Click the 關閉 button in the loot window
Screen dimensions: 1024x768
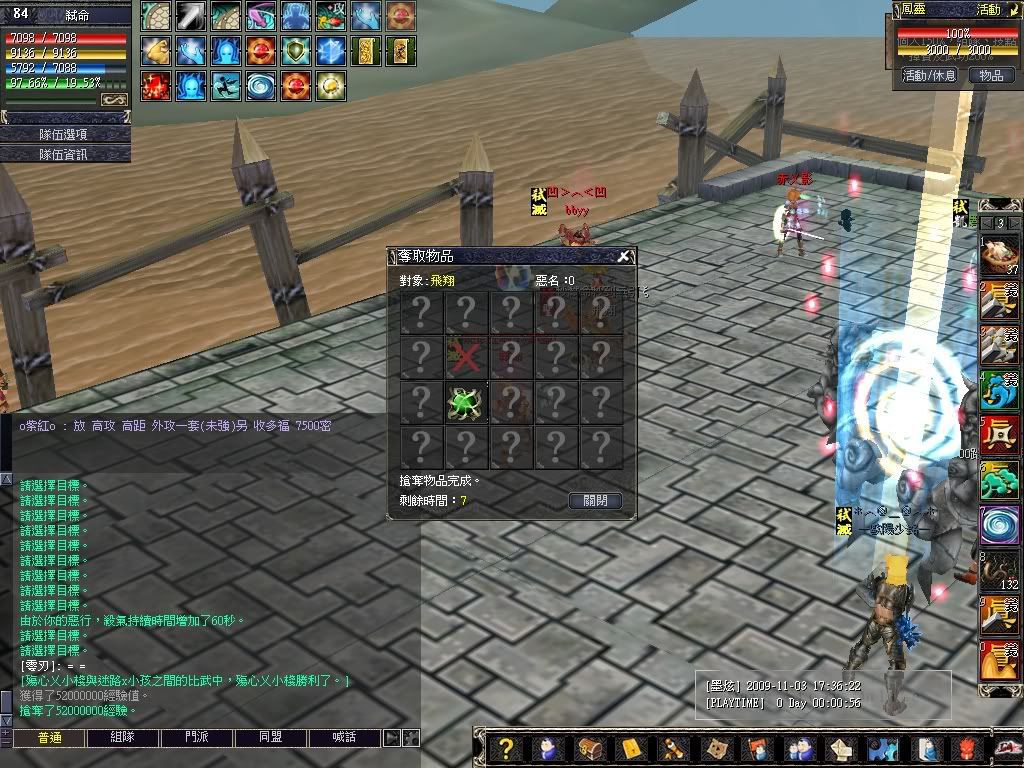pos(595,500)
